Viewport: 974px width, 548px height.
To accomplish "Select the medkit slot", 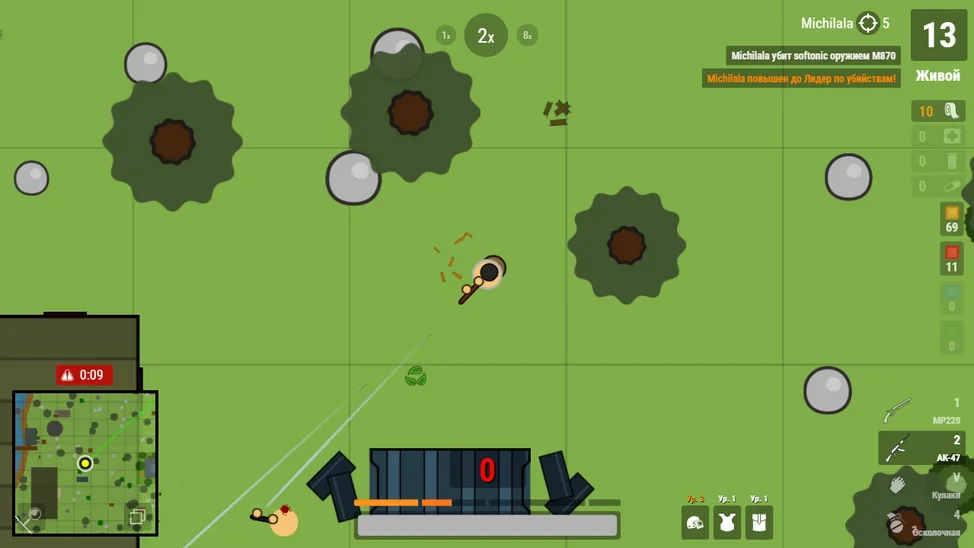I will coord(938,136).
